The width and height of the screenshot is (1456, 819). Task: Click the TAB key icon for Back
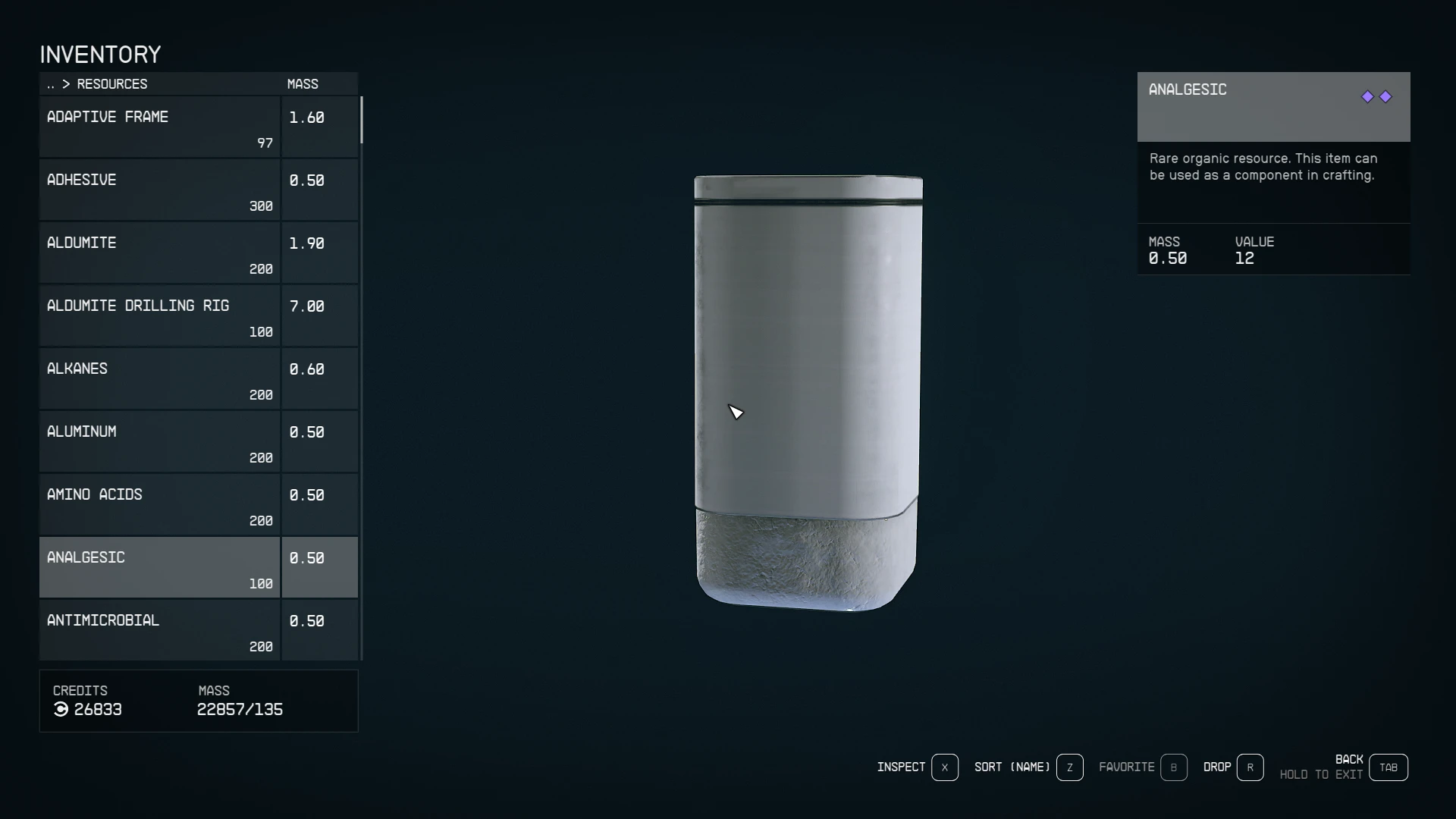coord(1388,767)
